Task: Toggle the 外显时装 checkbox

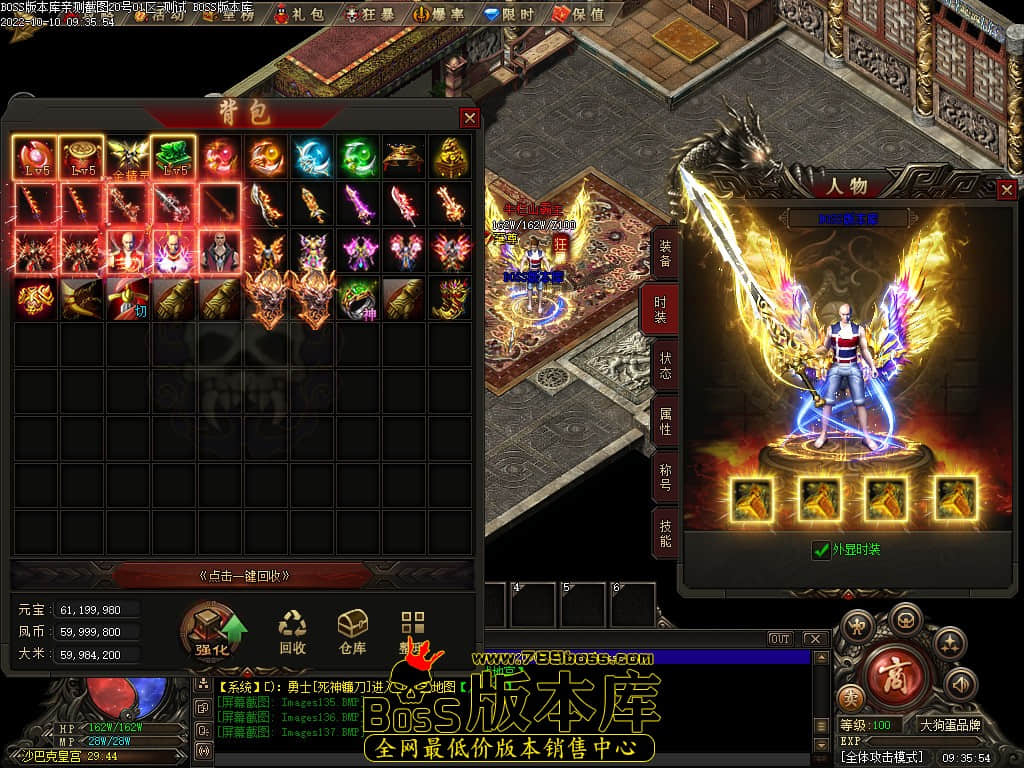Action: click(x=822, y=550)
